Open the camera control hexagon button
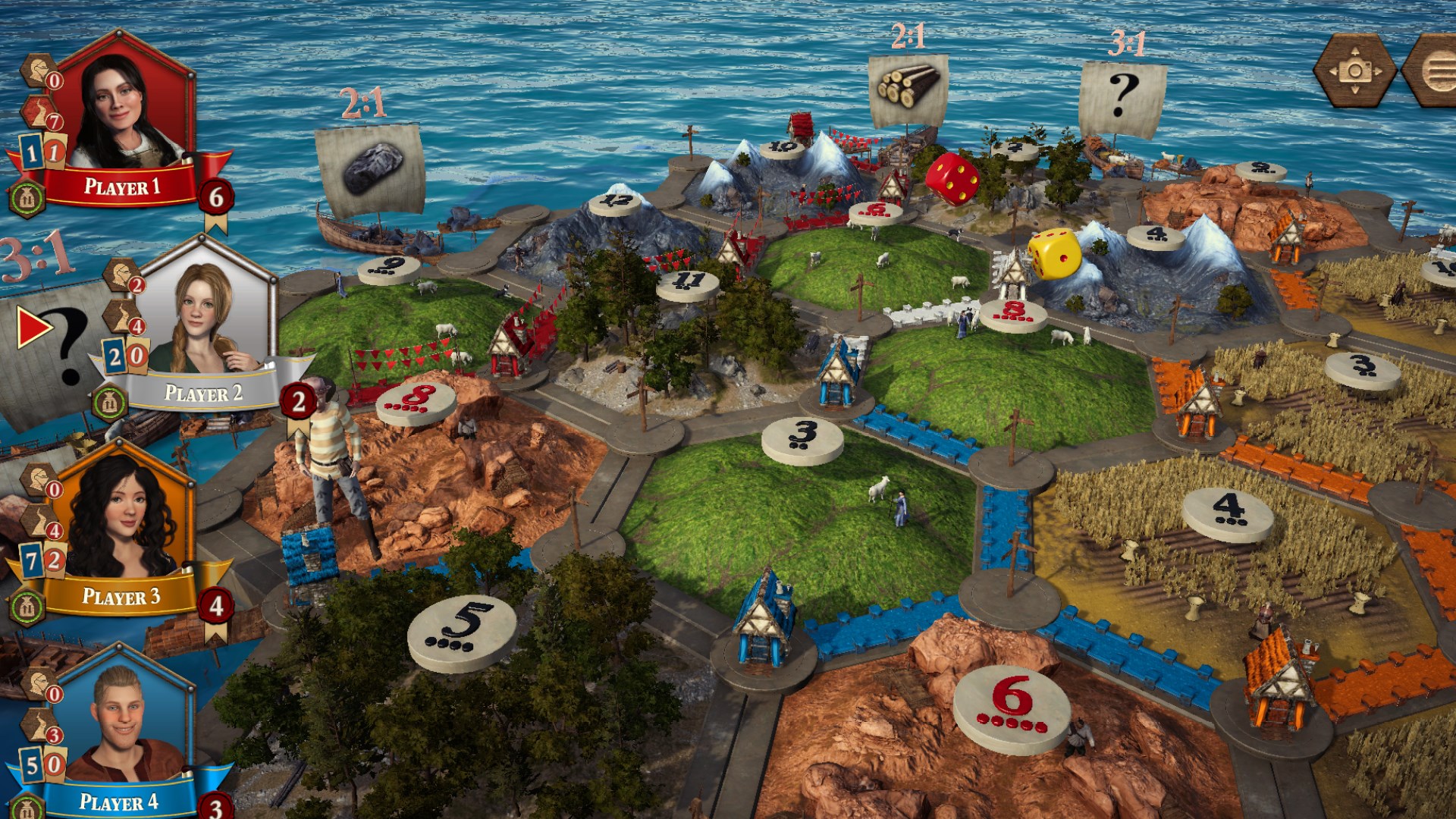Screen dimensions: 1456x819 [1354, 71]
